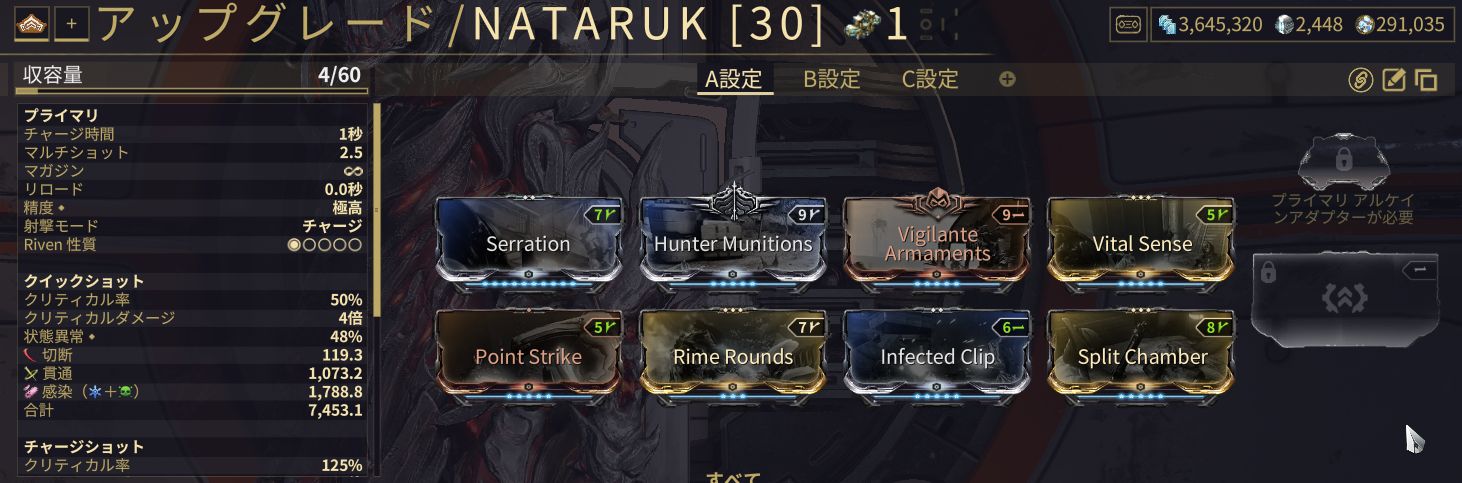Select the Infected Clip mod card
The height and width of the screenshot is (483, 1462).
936,356
